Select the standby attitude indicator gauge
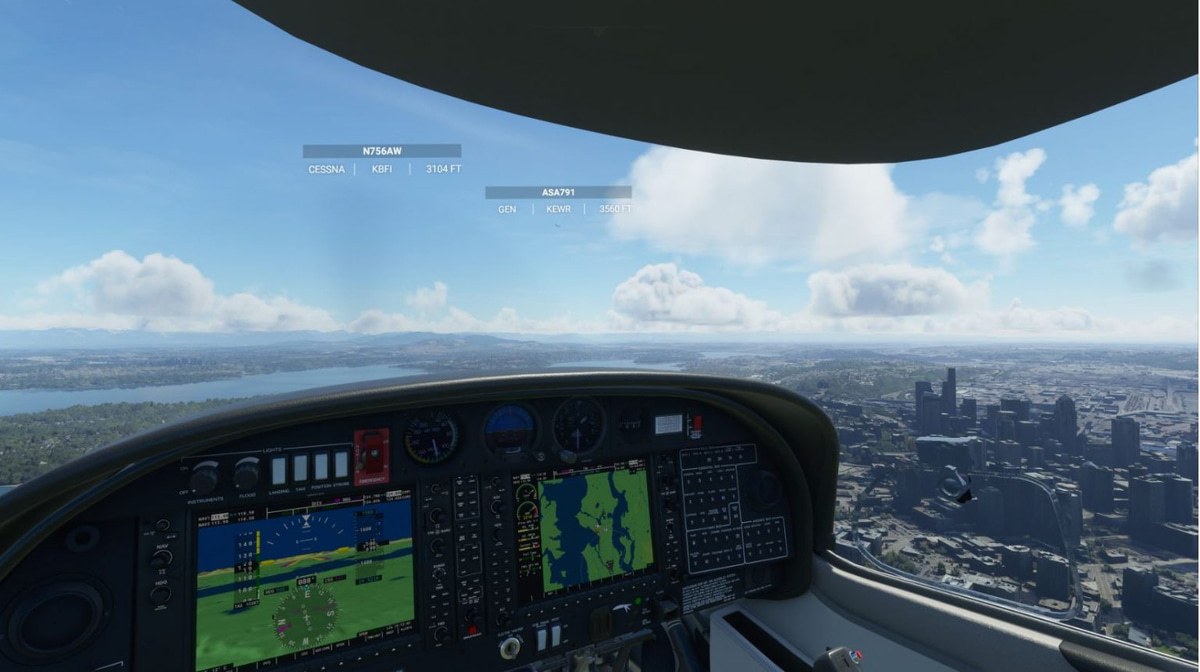 pyautogui.click(x=511, y=430)
